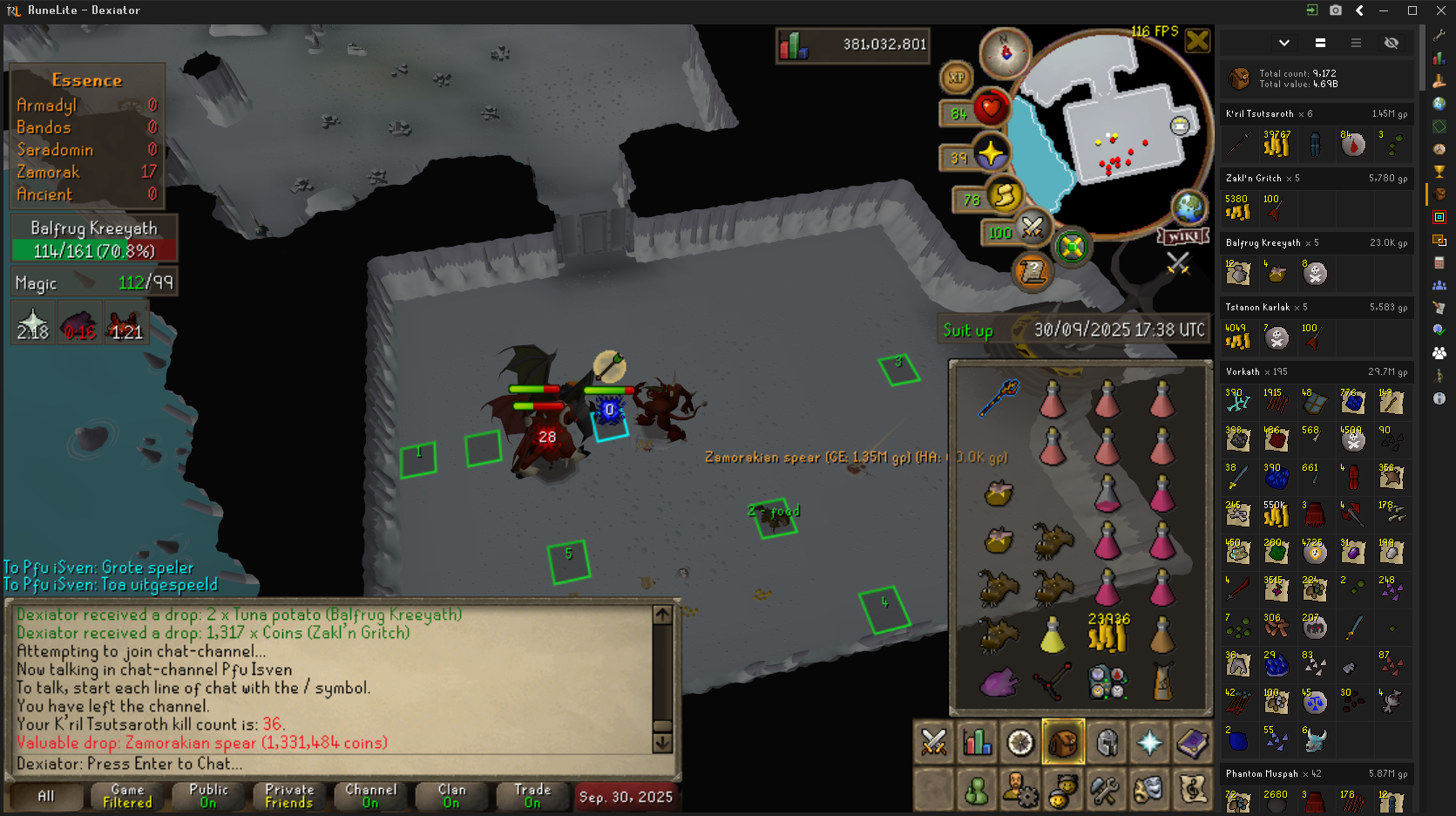Activate the Special Attack orb
This screenshot has width=1456, height=816.
pos(1032,228)
